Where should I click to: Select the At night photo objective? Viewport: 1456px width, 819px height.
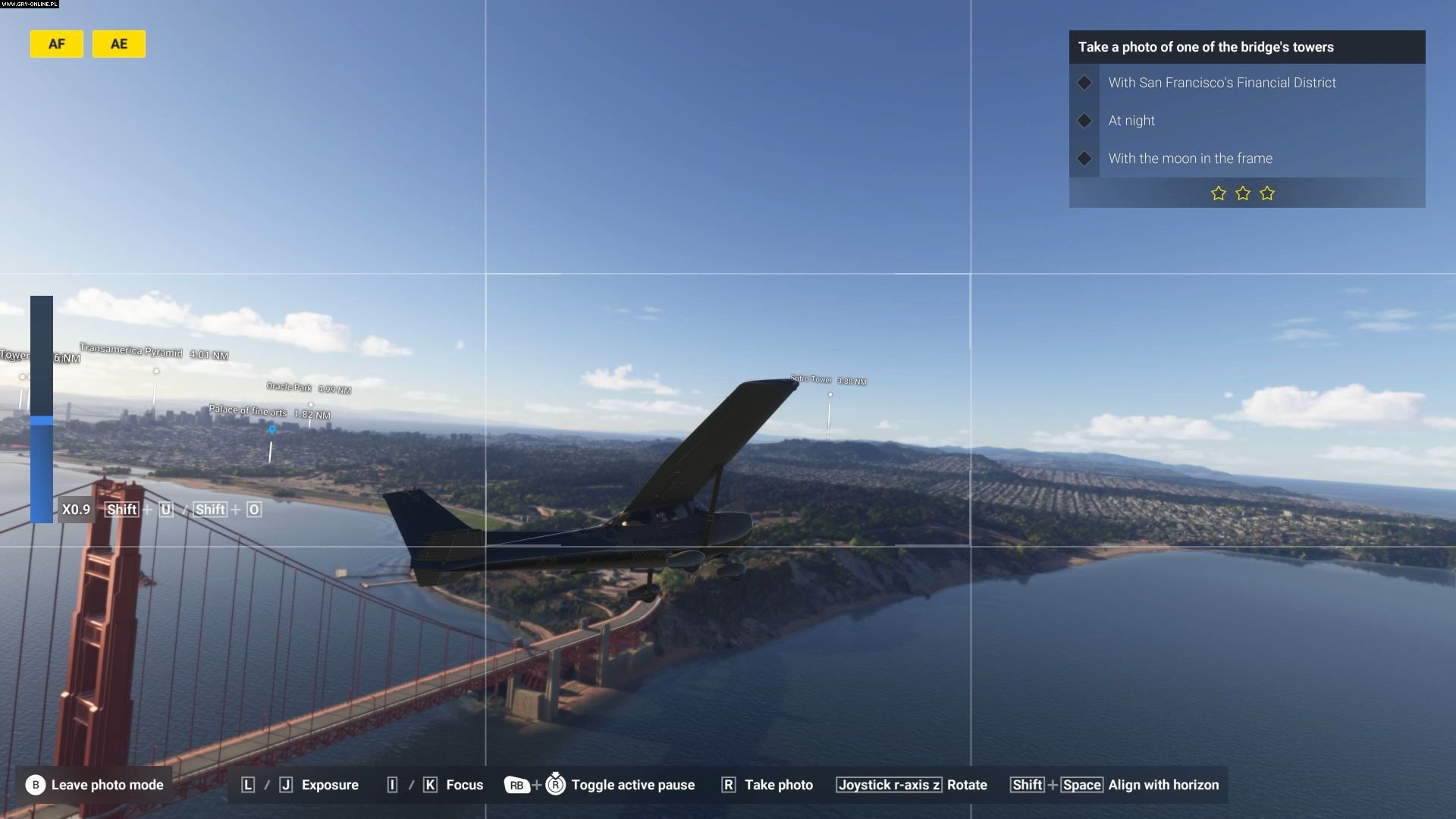point(1131,121)
